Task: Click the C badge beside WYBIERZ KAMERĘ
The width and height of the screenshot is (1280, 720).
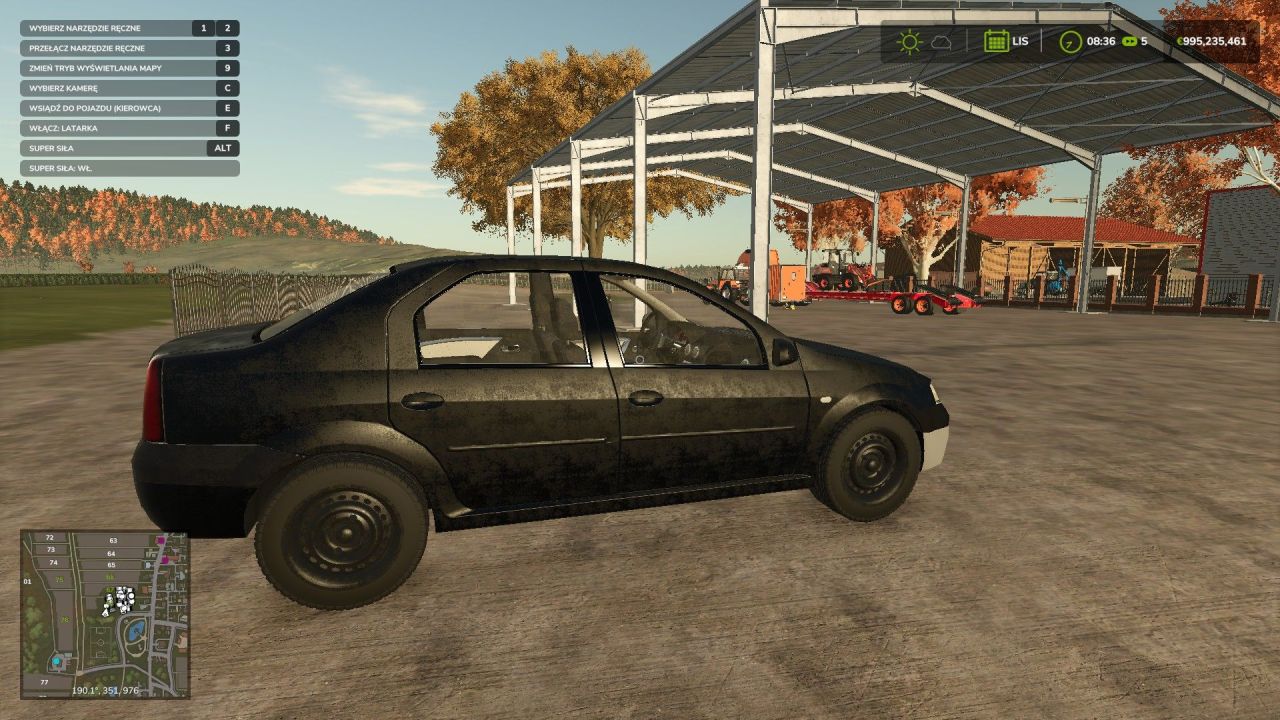Action: [228, 88]
